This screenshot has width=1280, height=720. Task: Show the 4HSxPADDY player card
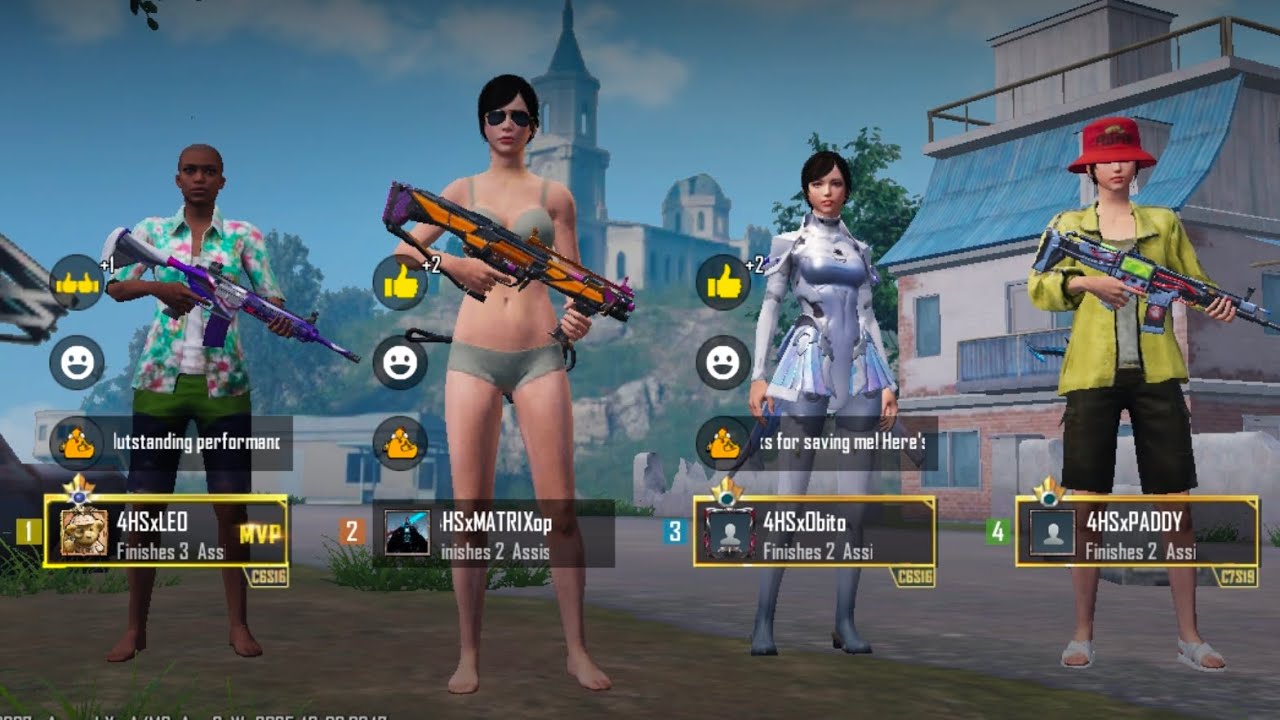[x=1137, y=532]
